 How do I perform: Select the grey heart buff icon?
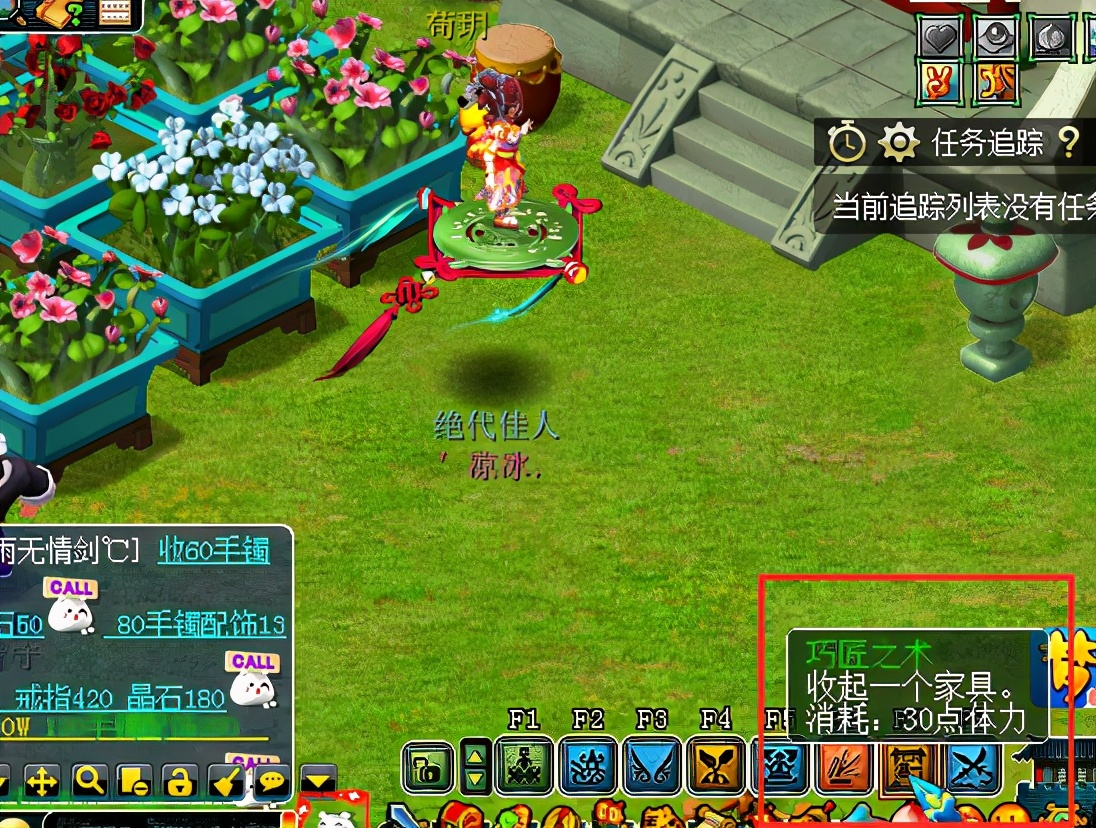point(940,39)
